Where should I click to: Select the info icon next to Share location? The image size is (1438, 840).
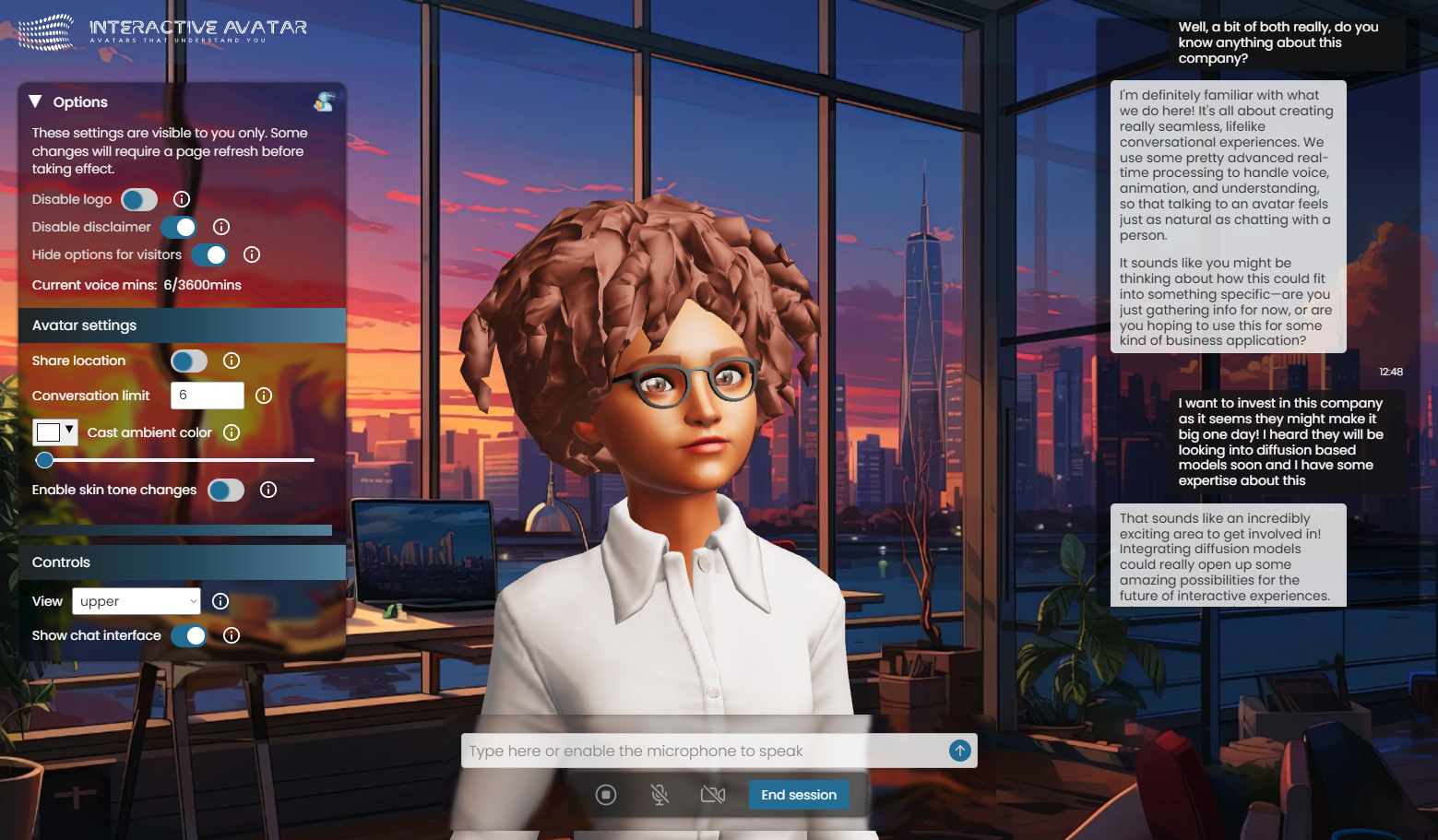231,361
